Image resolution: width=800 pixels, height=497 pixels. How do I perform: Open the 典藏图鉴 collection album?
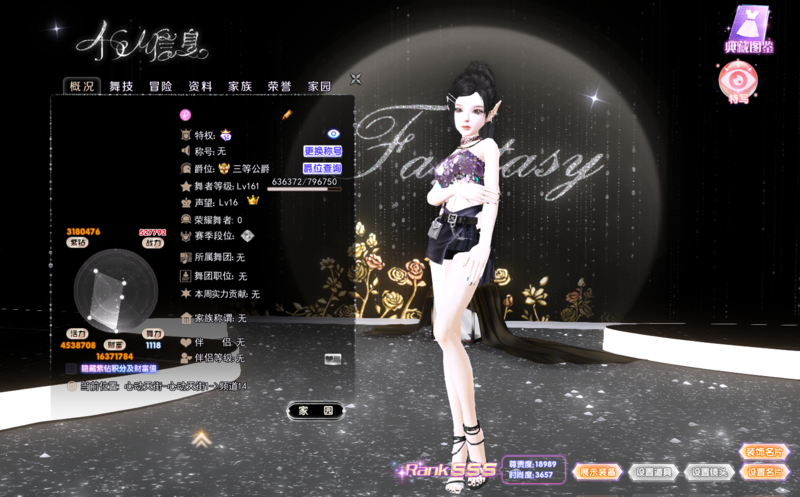click(745, 32)
